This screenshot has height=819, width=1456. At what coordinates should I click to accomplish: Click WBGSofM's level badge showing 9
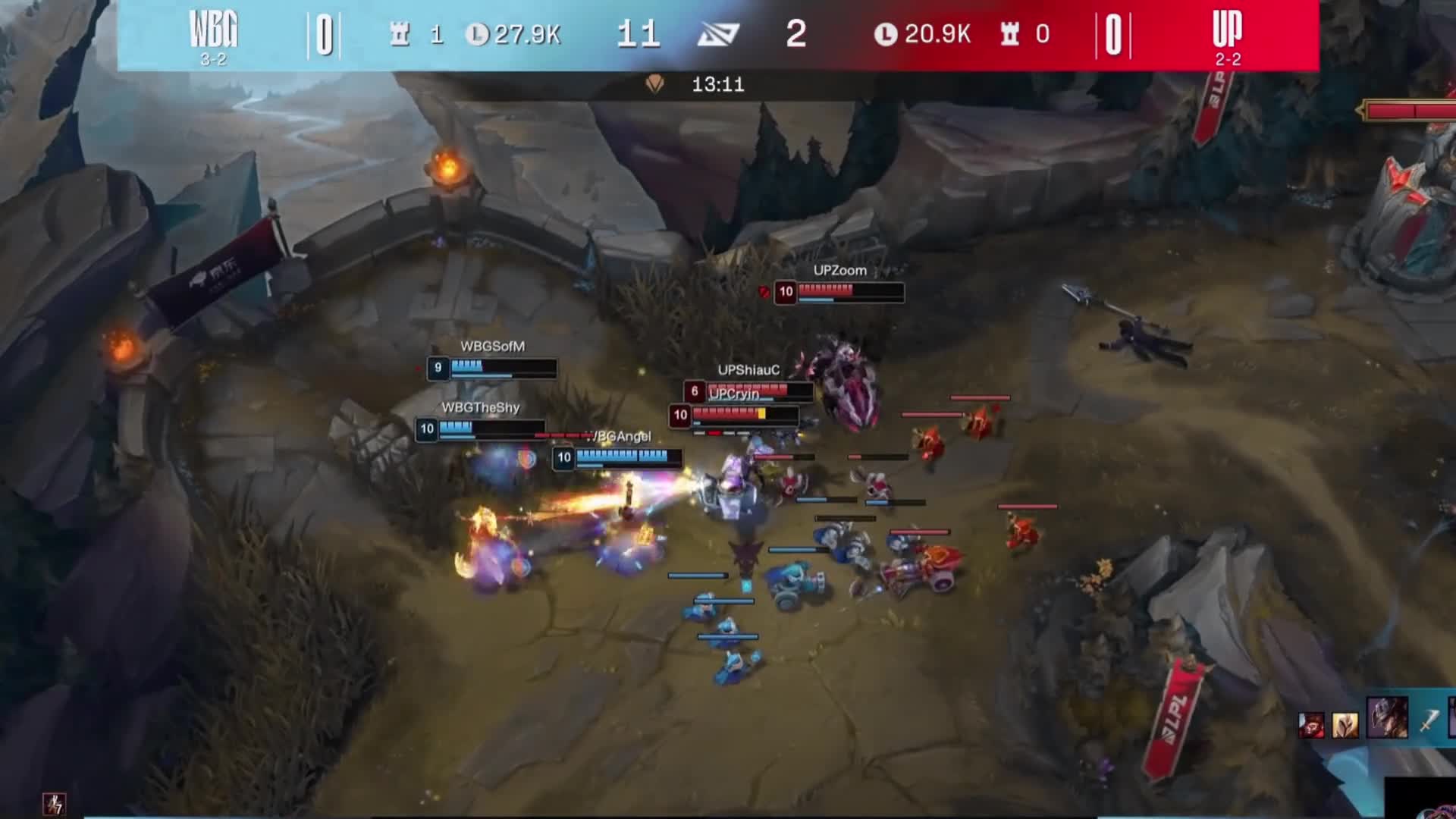437,367
